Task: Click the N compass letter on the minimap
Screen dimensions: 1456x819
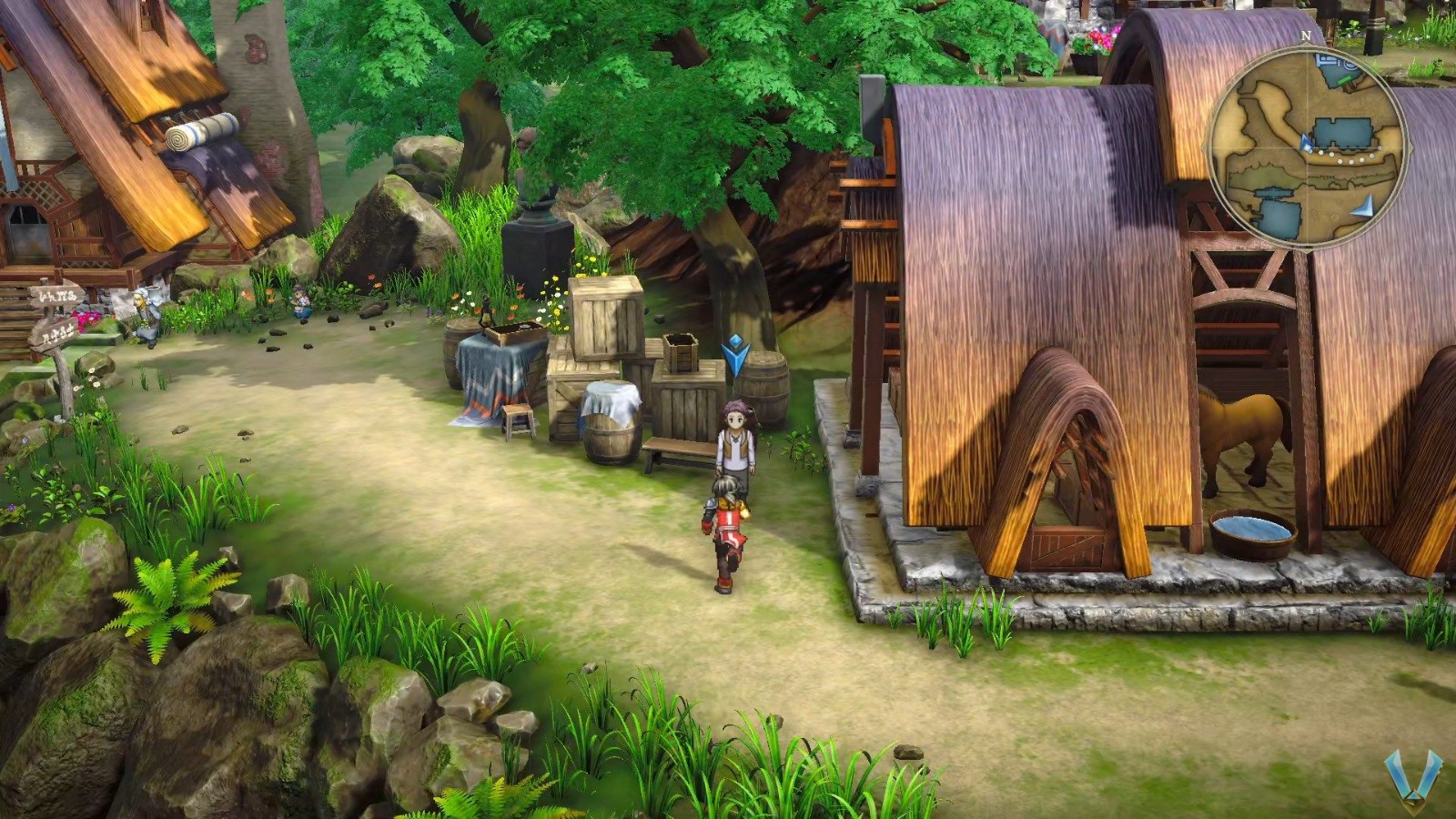Action: 1306,36
